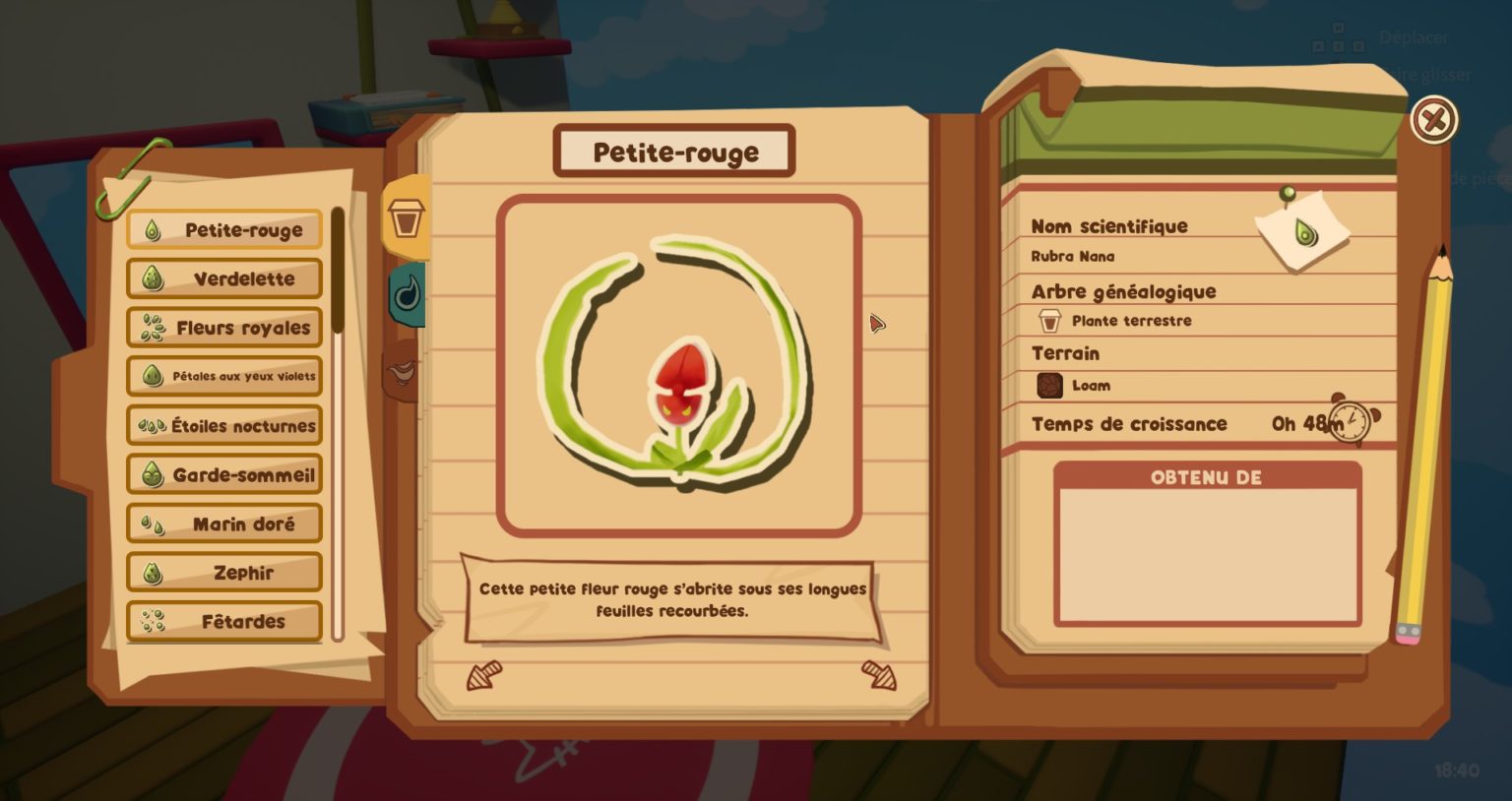
Task: Choose Fleurs royales from the list
Action: click(x=224, y=328)
